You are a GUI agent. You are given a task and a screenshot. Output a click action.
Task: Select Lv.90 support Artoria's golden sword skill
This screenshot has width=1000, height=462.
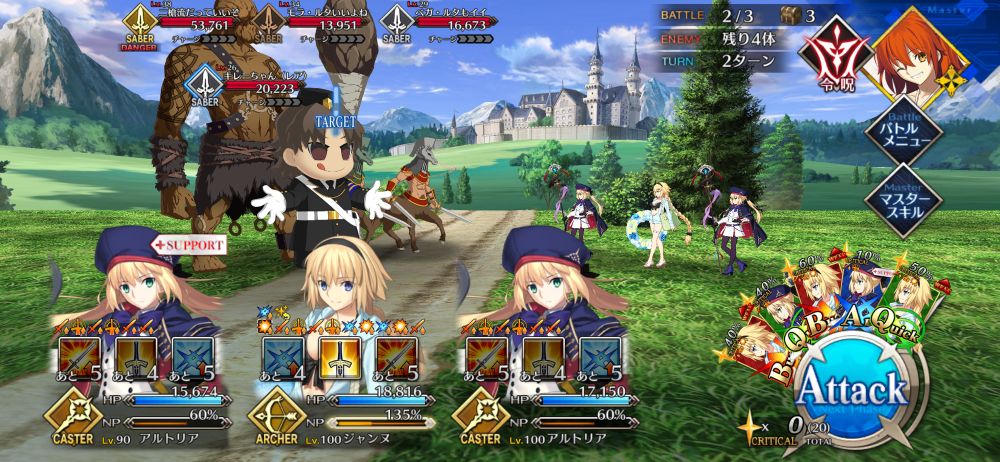coord(136,358)
